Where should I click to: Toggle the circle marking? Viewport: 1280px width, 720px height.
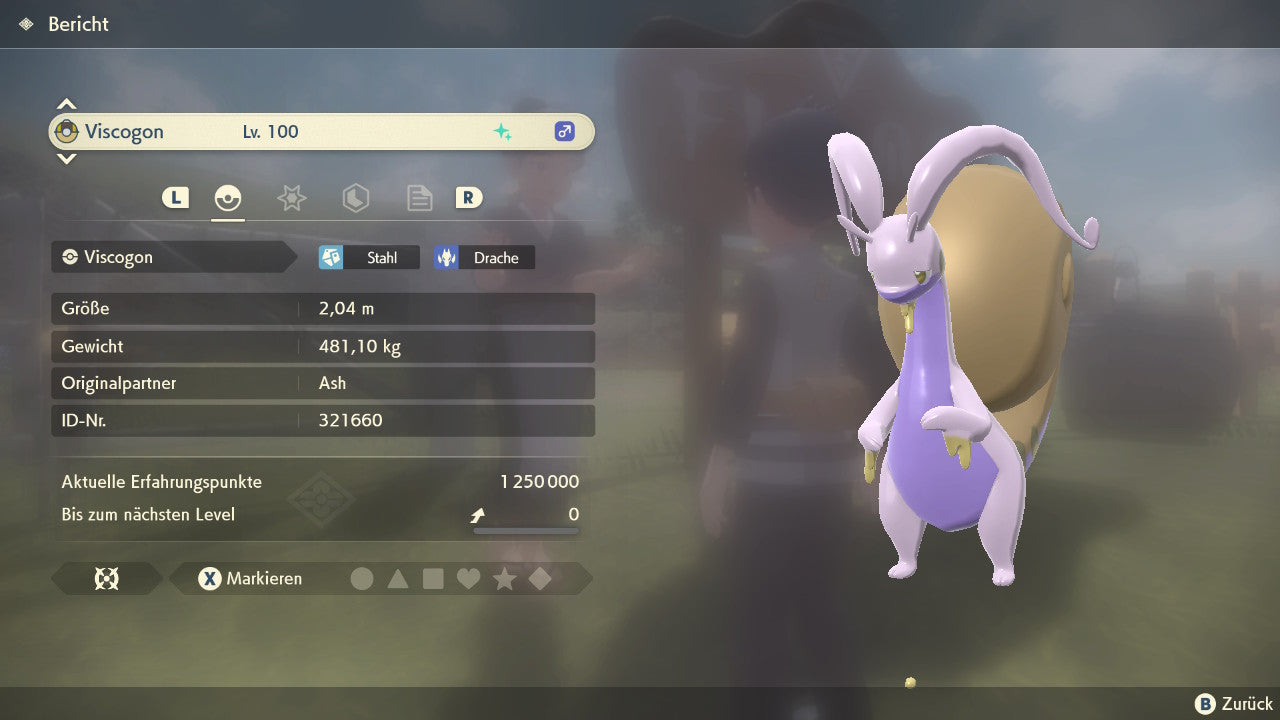coord(362,578)
